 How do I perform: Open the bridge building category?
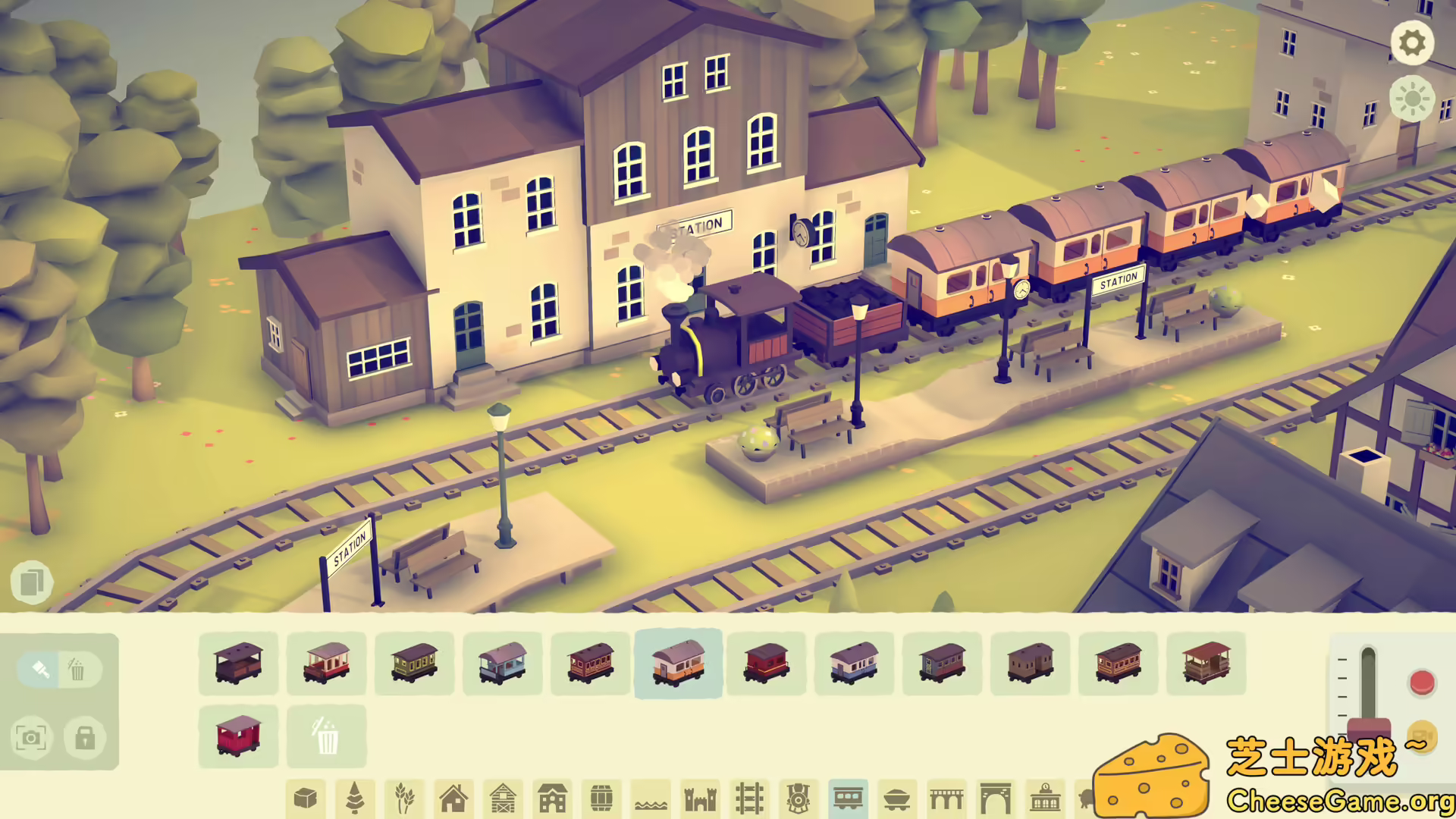[x=947, y=799]
